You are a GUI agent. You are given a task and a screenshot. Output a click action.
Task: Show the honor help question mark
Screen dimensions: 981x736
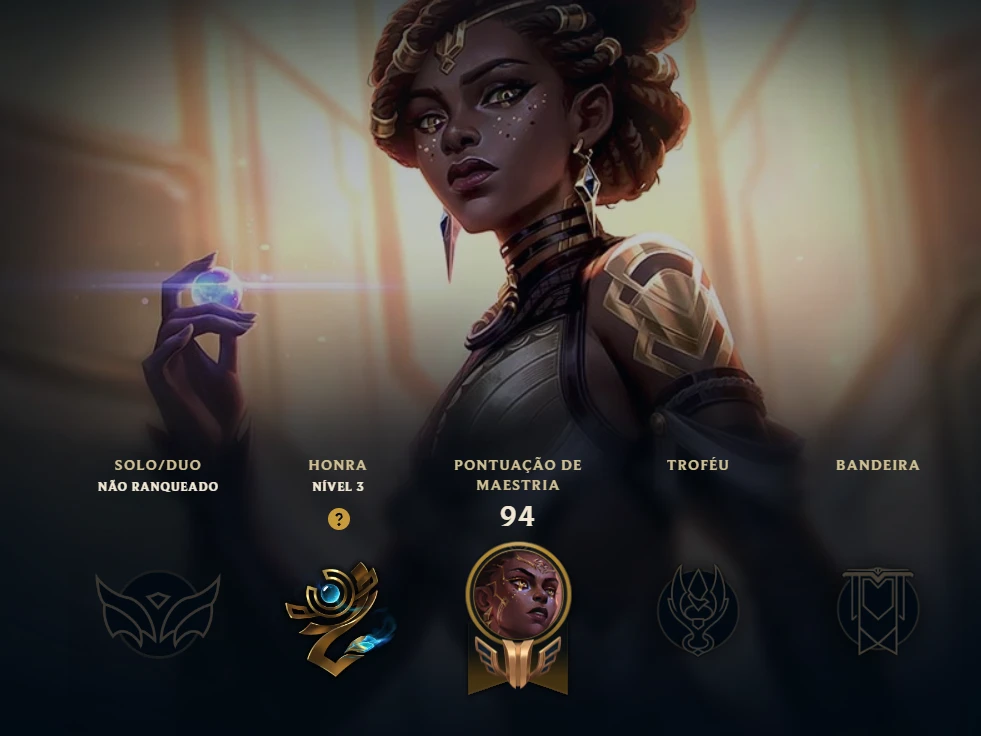click(339, 519)
